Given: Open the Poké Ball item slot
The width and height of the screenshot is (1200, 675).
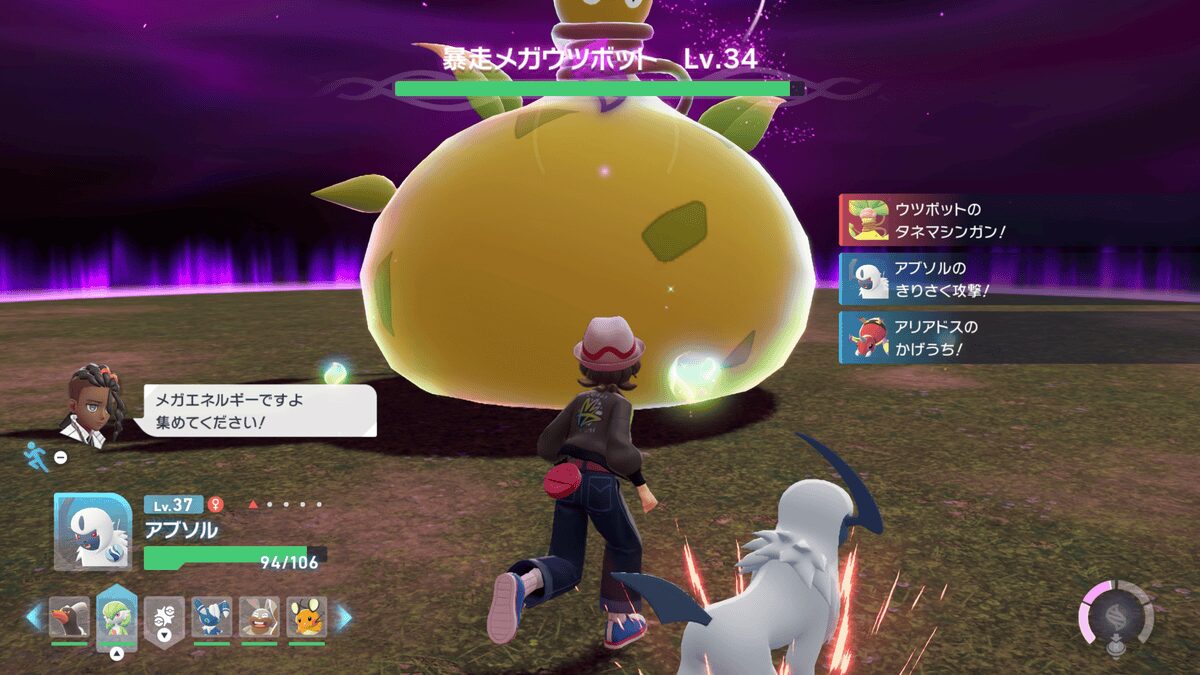Looking at the screenshot, I should 164,617.
